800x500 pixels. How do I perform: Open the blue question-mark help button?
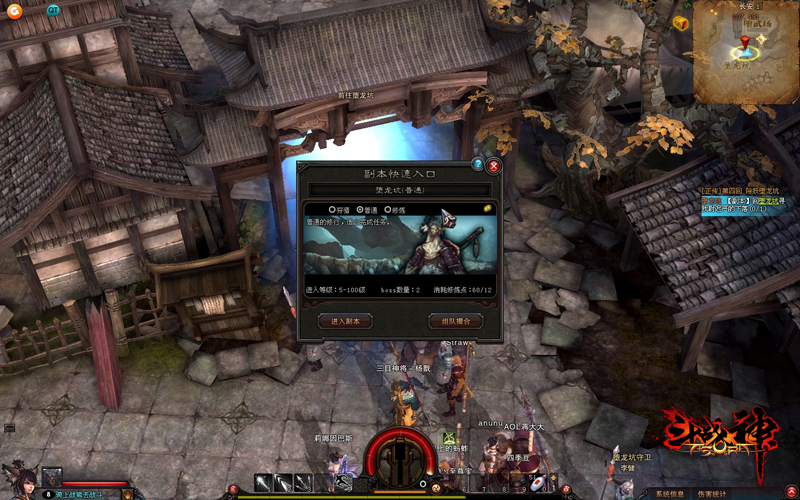click(478, 163)
